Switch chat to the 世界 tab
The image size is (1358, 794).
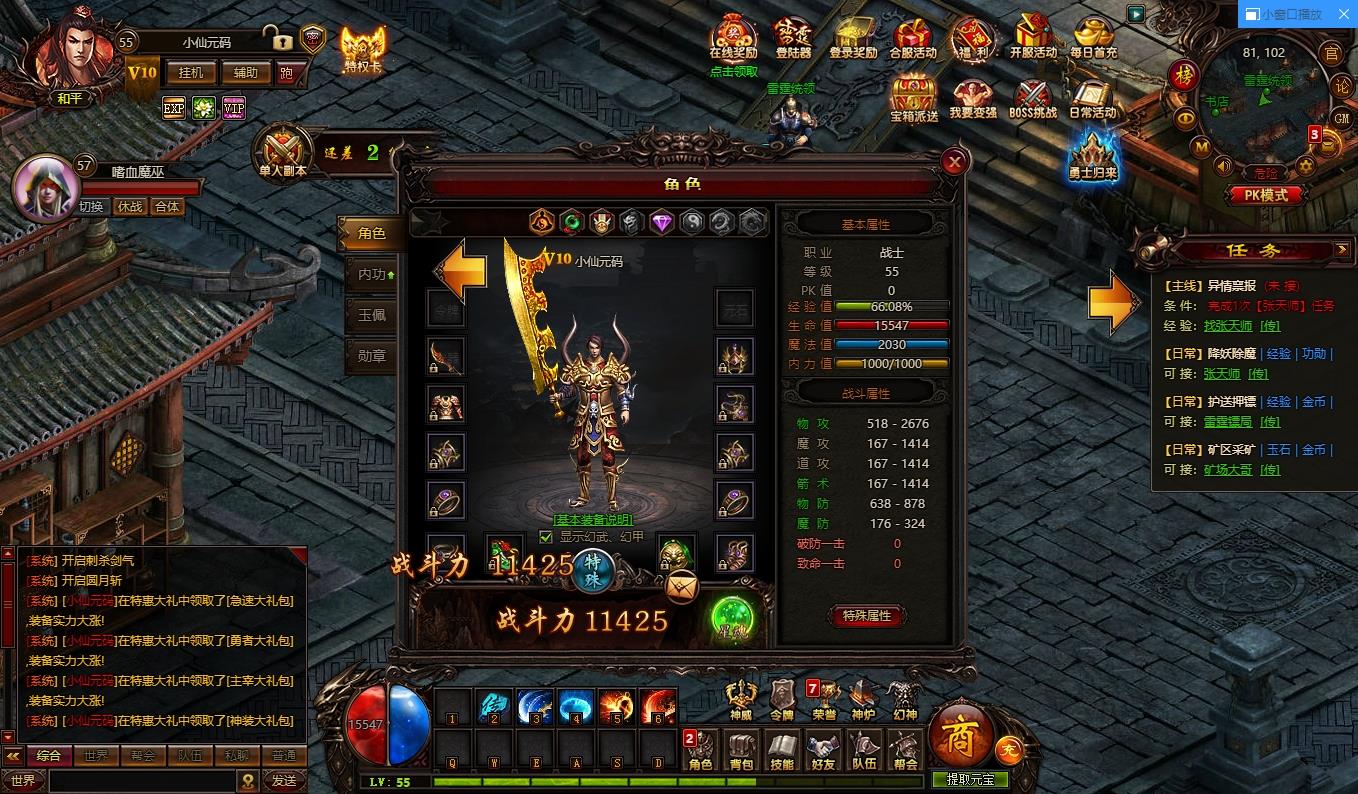click(x=96, y=756)
